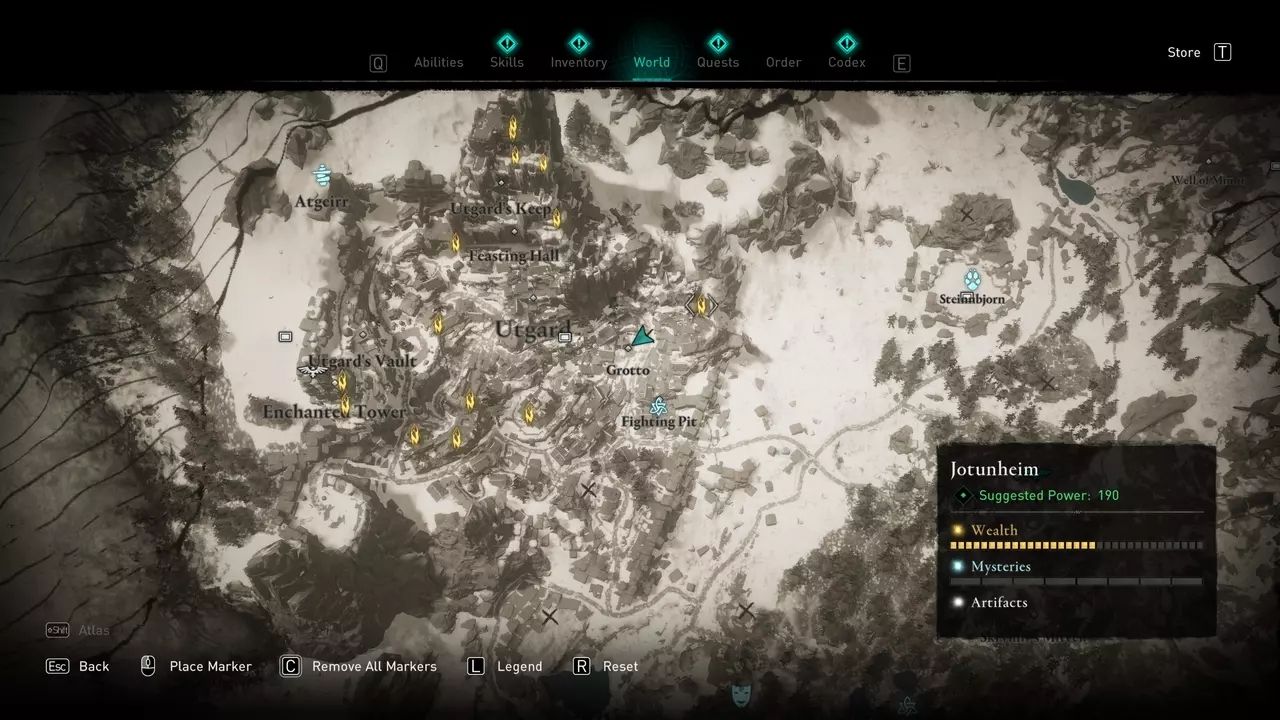Image resolution: width=1280 pixels, height=720 pixels.
Task: Go to the Quests tab
Action: pos(717,62)
